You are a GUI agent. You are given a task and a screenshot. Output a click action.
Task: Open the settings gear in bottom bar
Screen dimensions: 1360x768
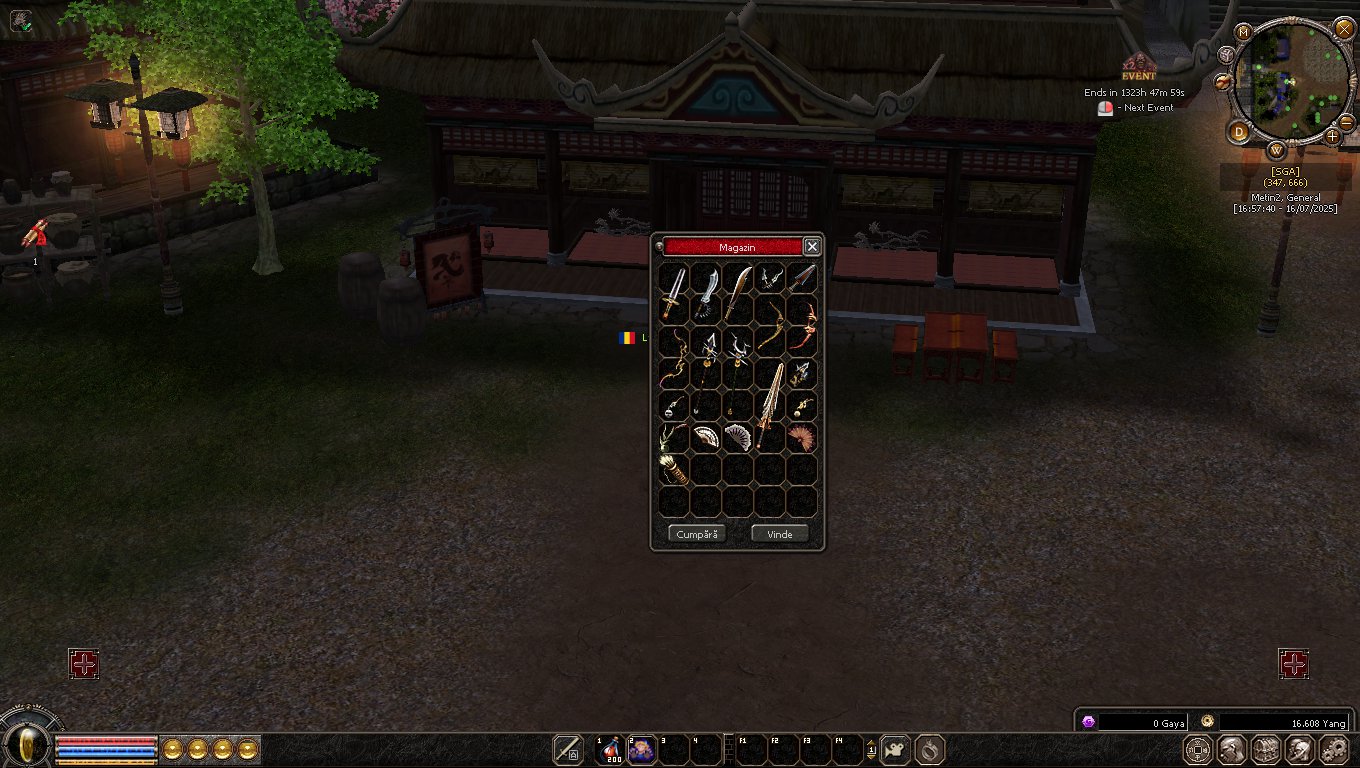pyautogui.click(x=1335, y=749)
